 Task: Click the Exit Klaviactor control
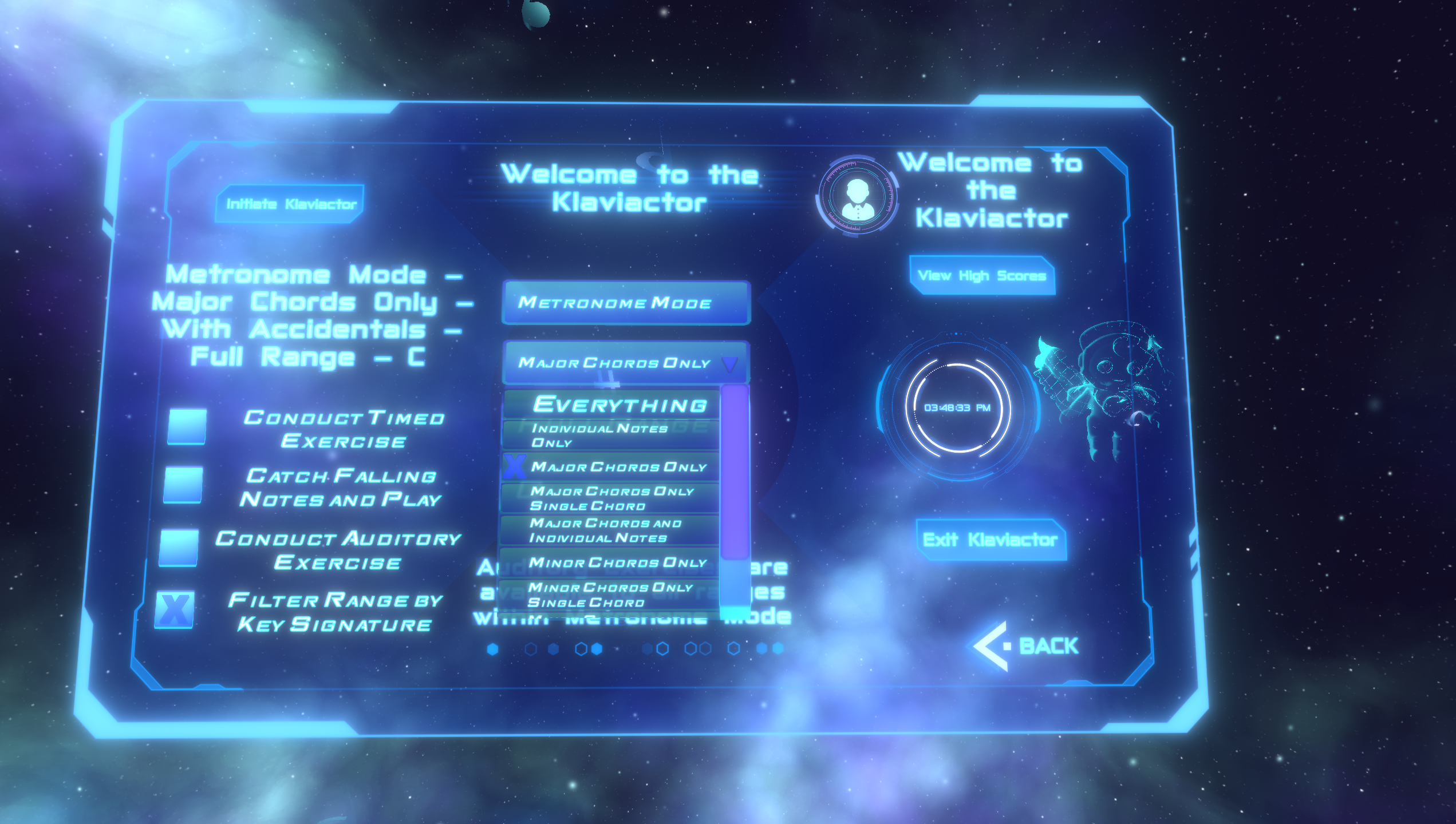click(993, 539)
